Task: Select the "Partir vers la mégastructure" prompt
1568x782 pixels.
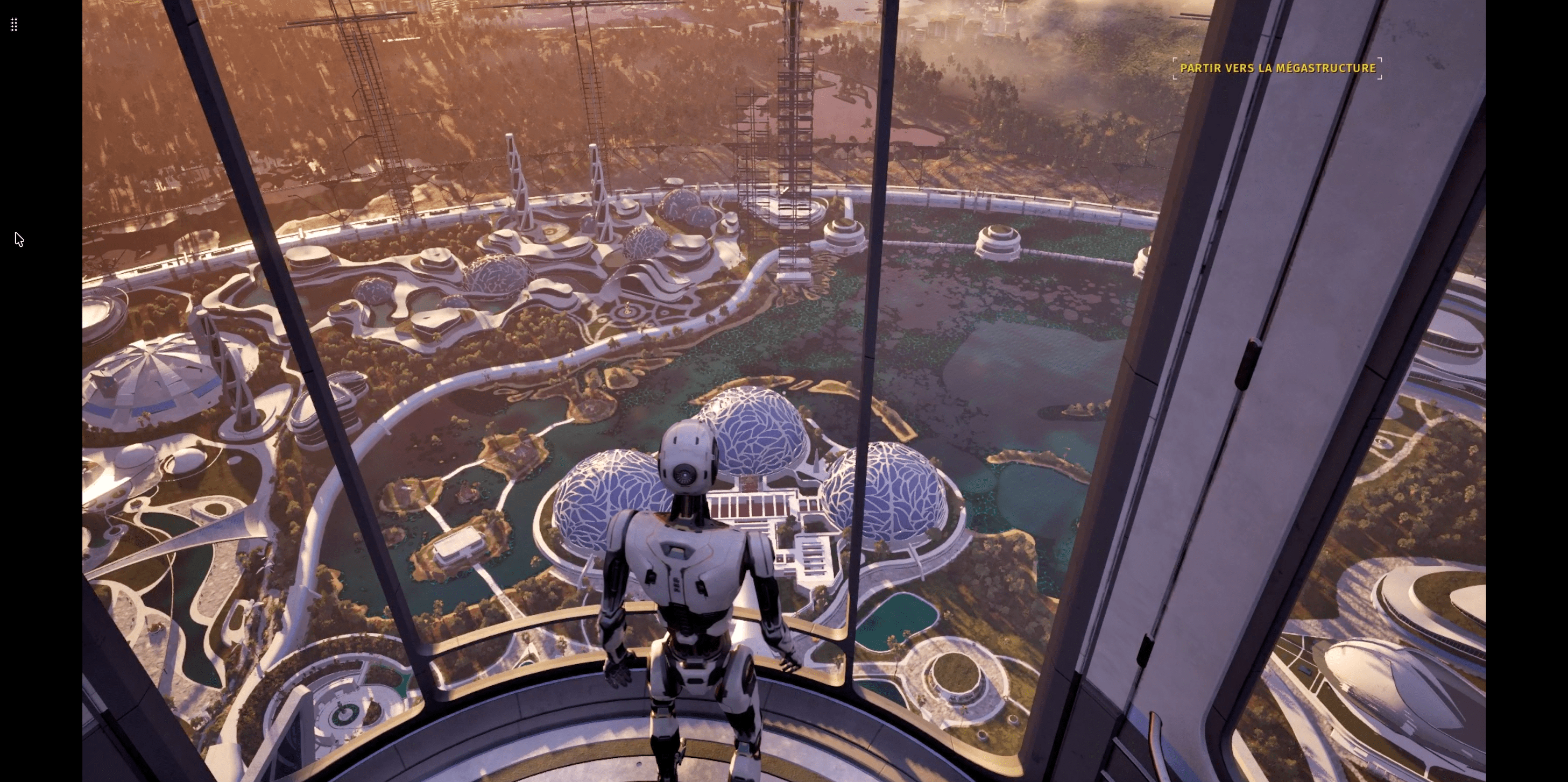Action: pos(1277,68)
